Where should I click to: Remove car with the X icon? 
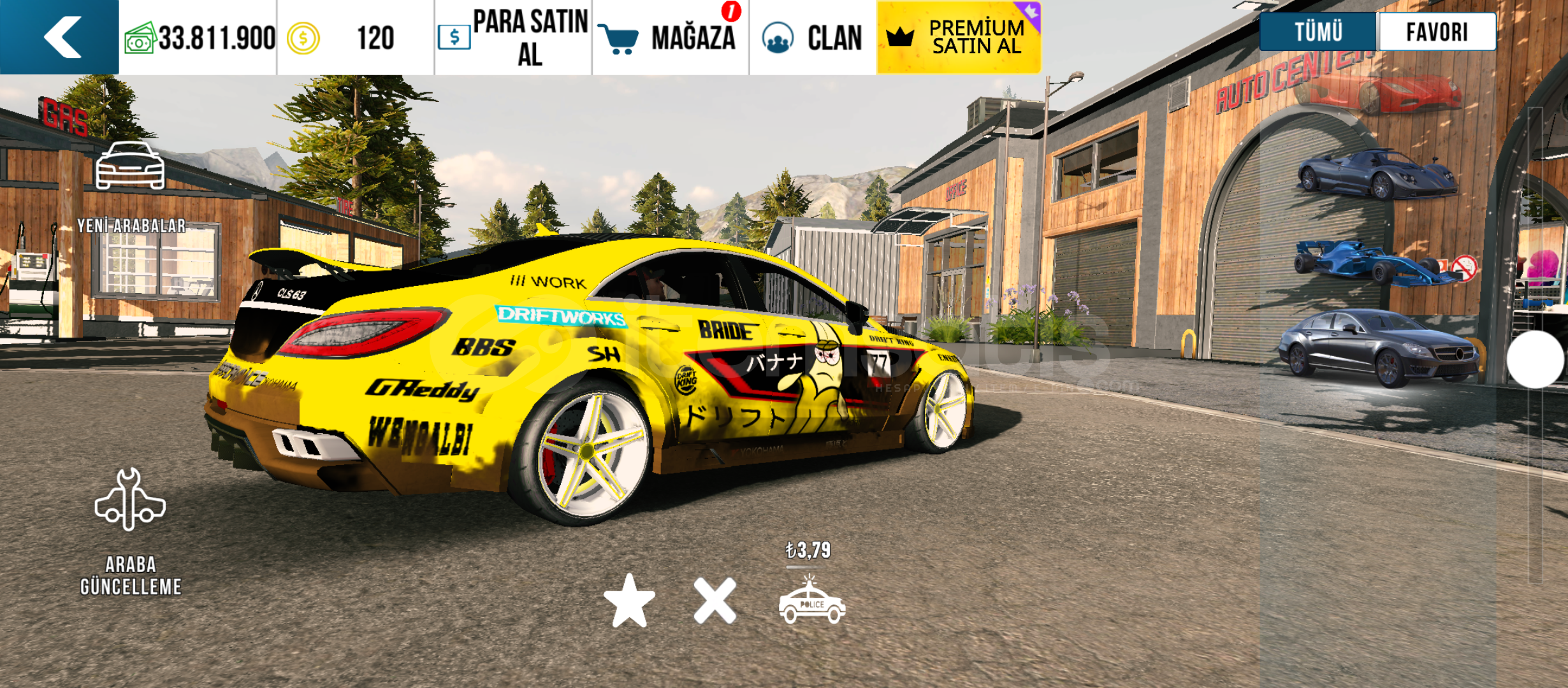(715, 601)
